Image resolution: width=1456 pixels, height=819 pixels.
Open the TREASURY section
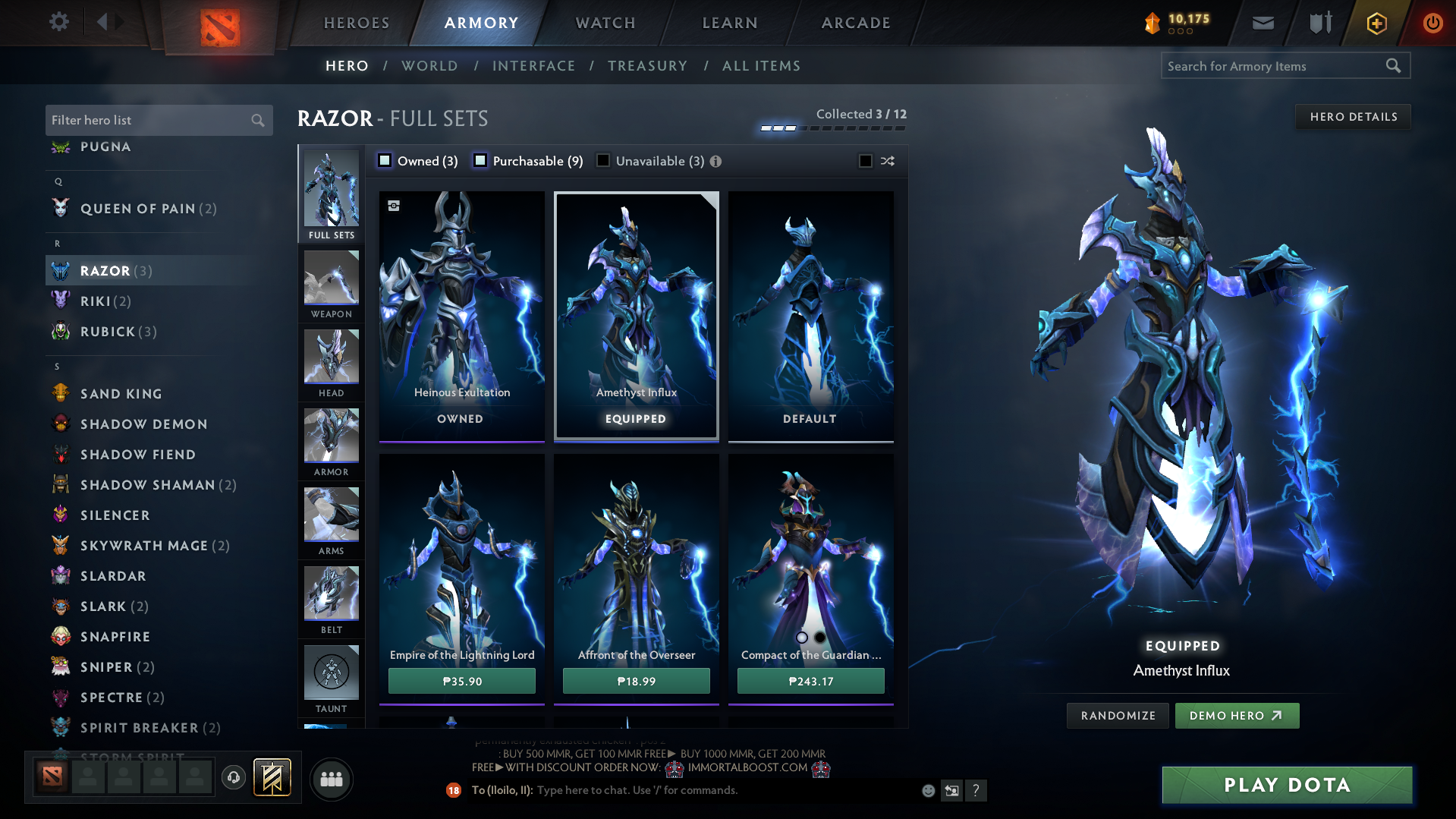[x=646, y=65]
